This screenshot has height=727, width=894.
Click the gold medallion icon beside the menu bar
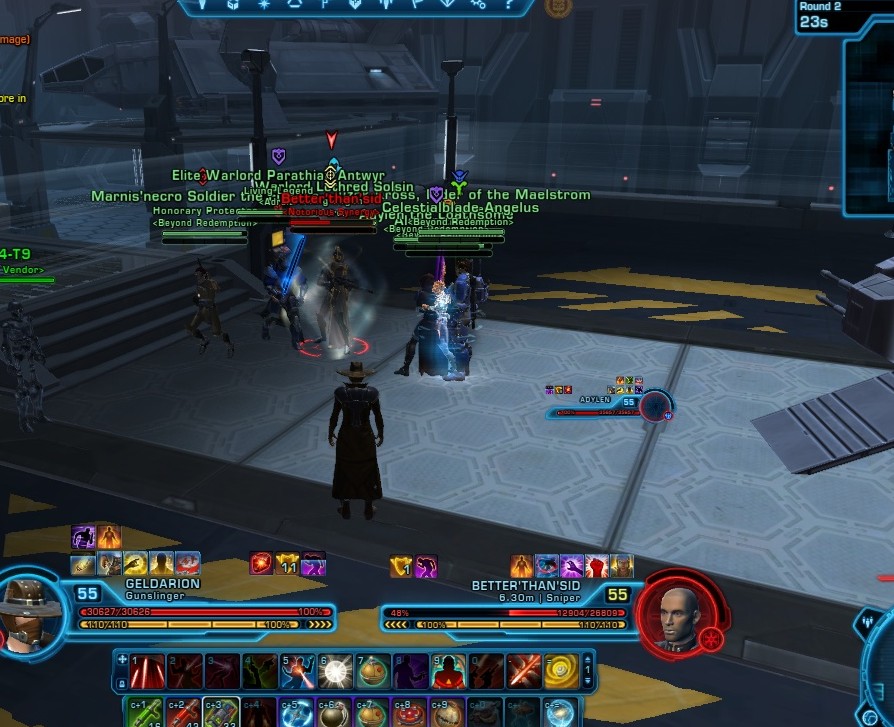point(558,7)
